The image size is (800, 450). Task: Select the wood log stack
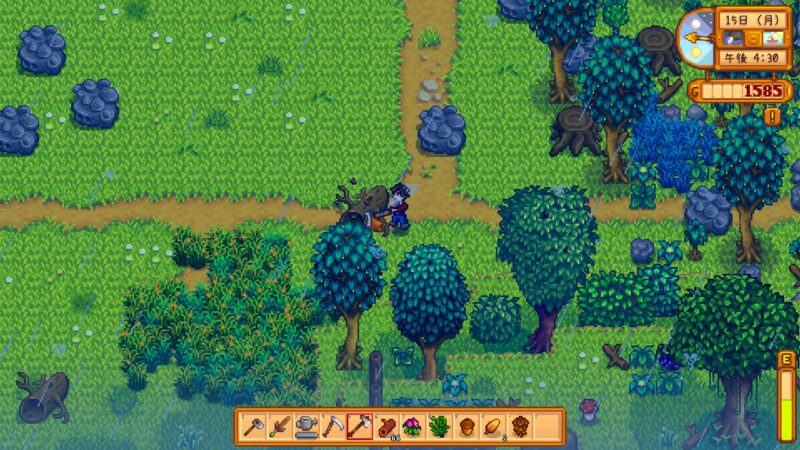click(x=386, y=427)
